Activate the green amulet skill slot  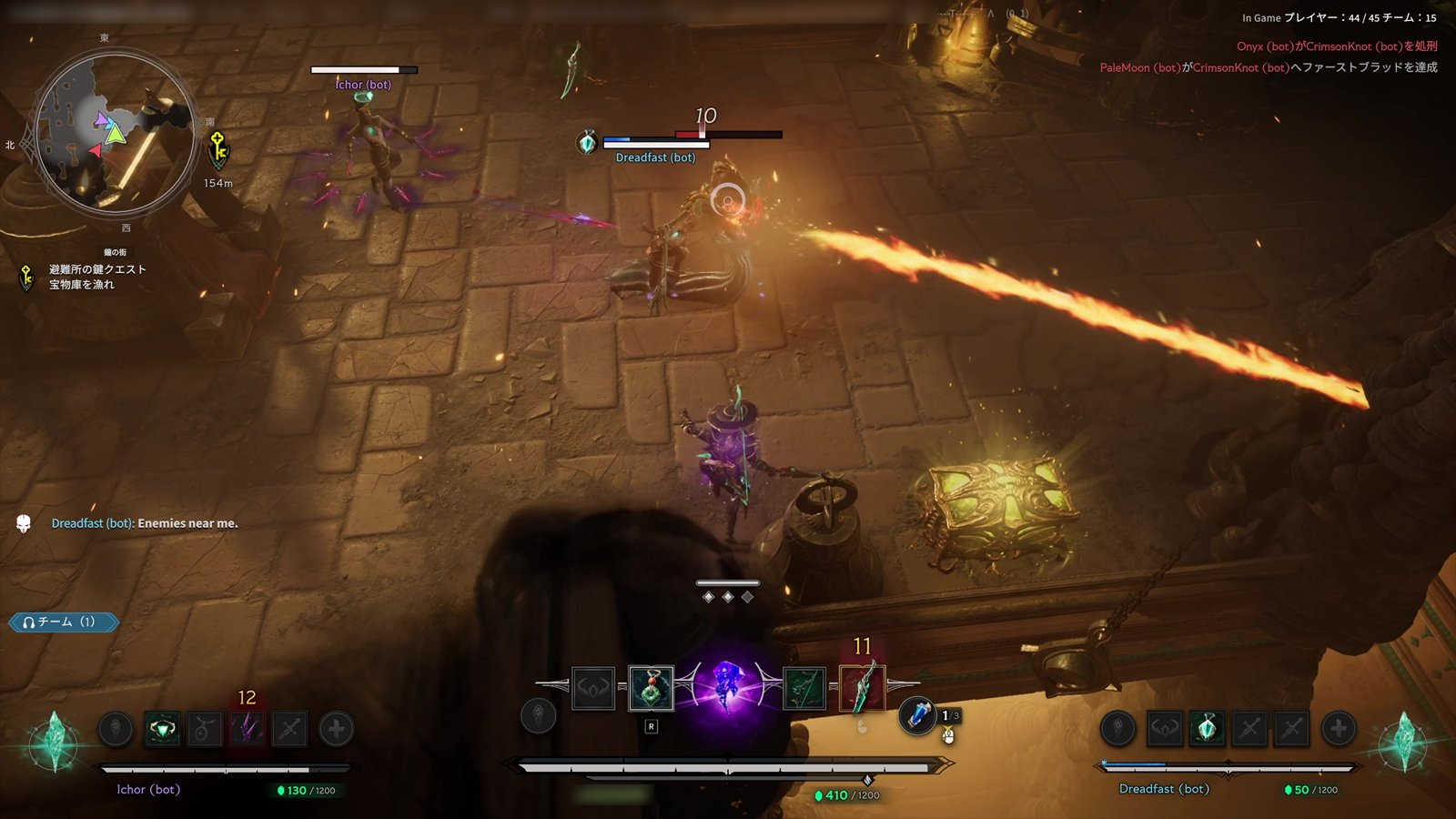pyautogui.click(x=651, y=689)
